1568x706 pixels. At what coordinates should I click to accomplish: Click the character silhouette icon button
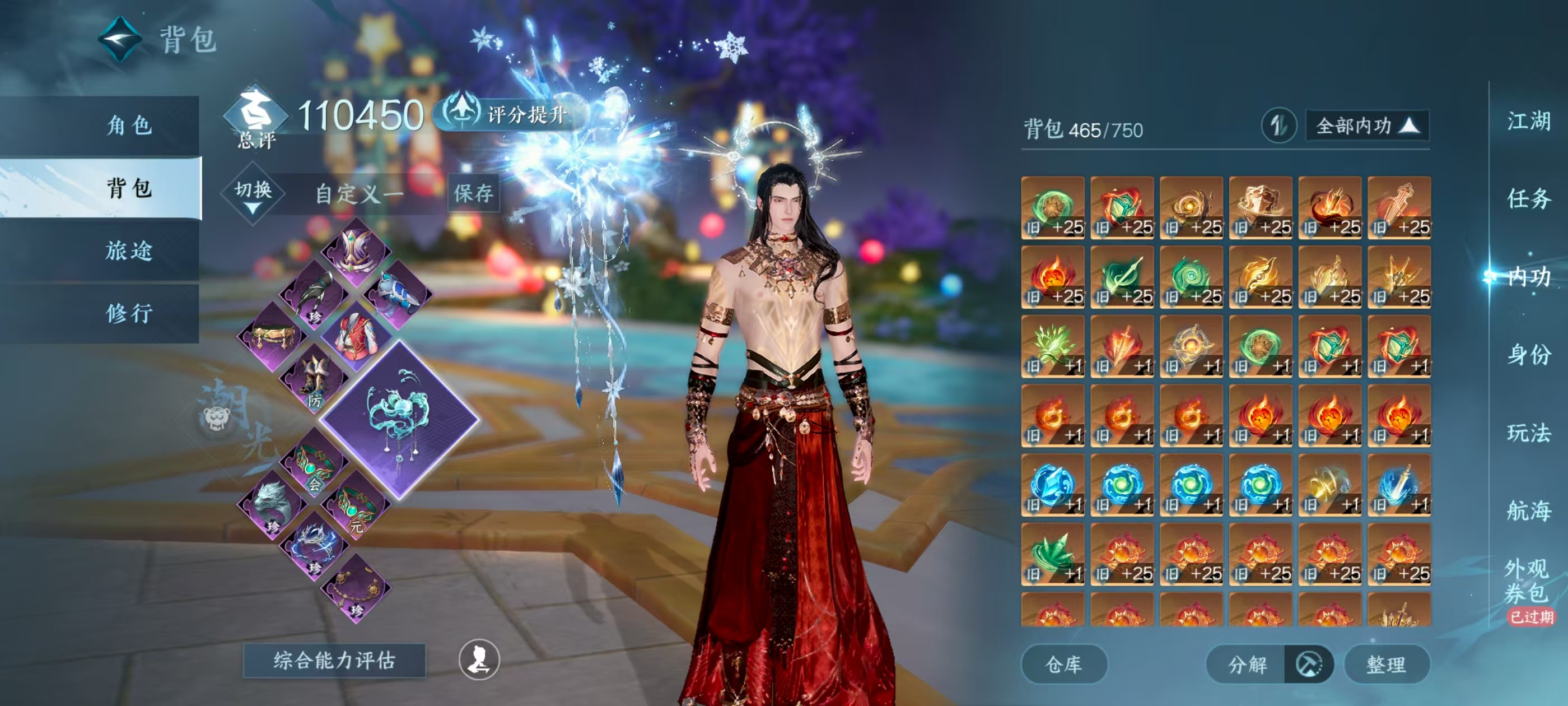pos(479,659)
